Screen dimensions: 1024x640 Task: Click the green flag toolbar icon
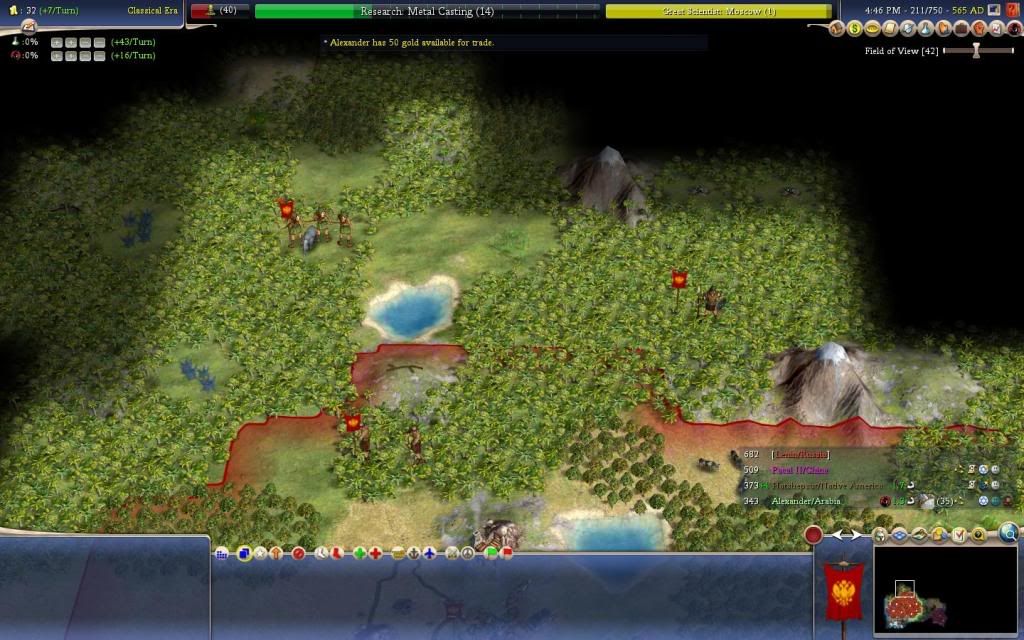491,553
